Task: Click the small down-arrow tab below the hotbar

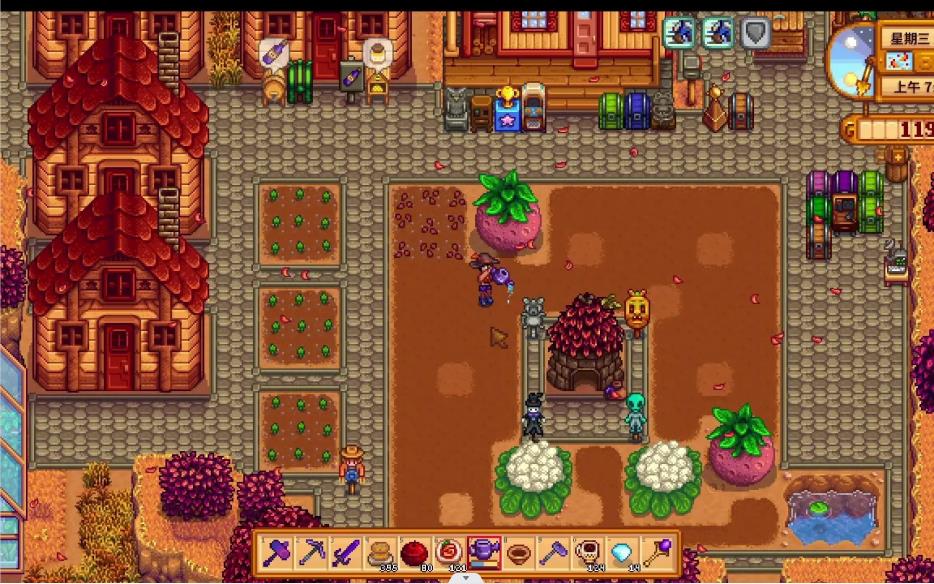Action: pos(465,577)
